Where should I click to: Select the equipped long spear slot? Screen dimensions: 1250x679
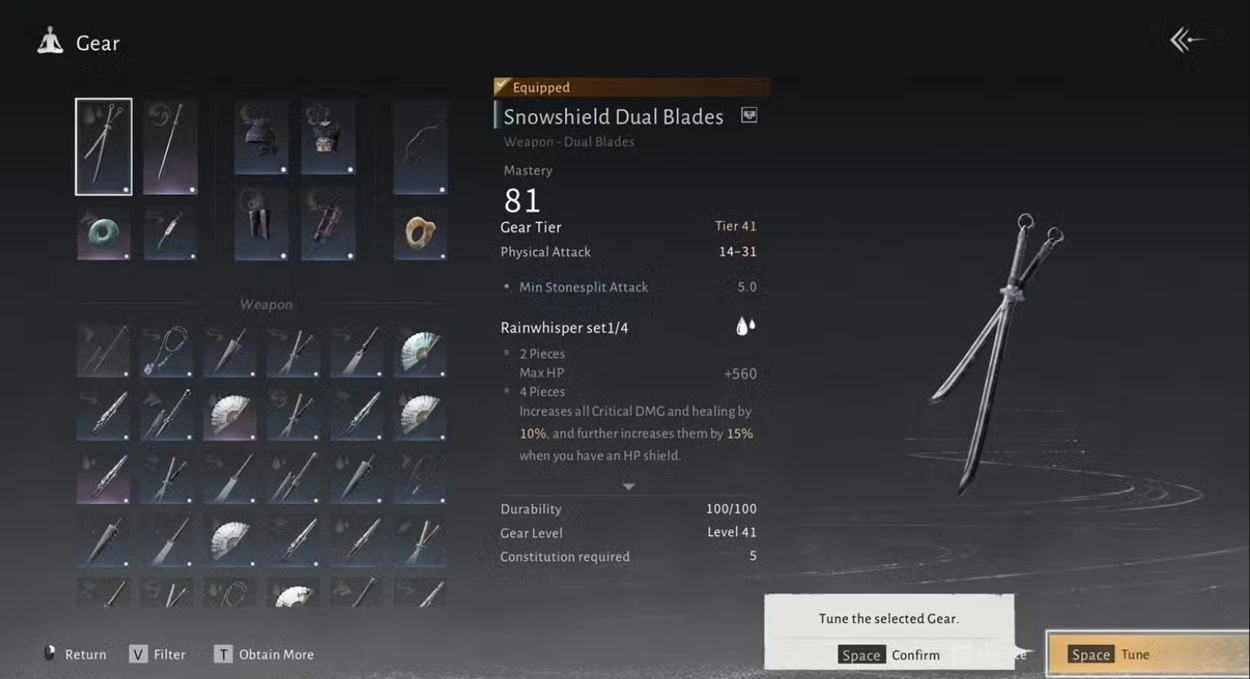(x=170, y=147)
